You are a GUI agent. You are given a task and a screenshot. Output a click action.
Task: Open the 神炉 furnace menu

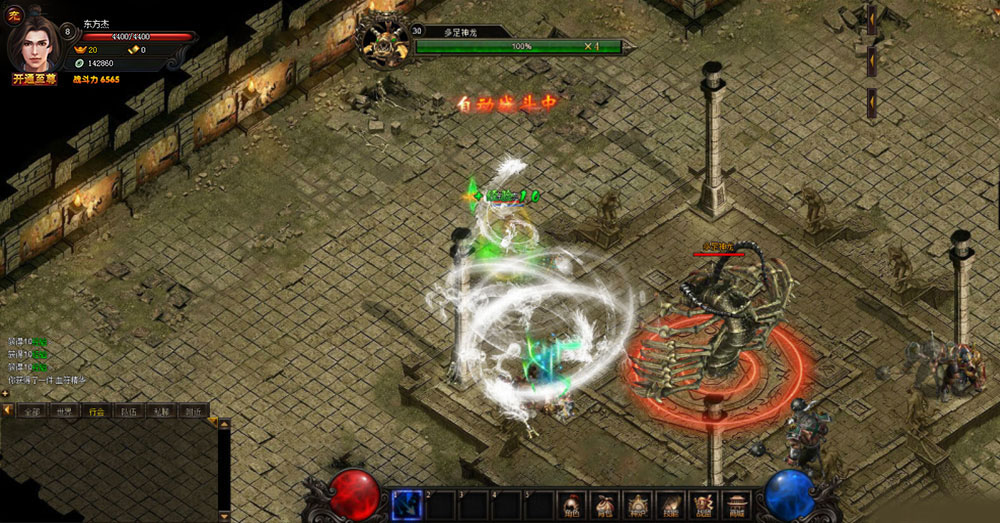pos(637,504)
